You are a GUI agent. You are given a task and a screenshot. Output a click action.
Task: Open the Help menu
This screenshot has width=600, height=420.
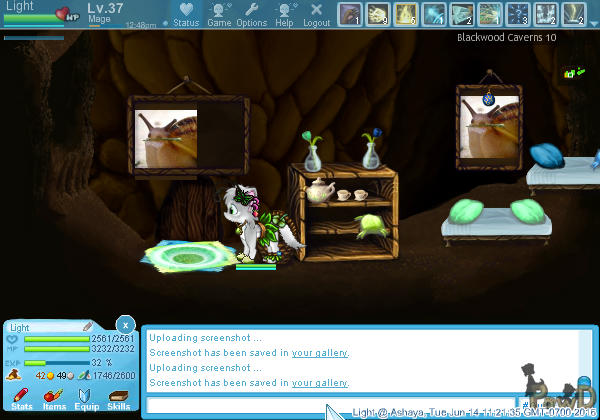click(x=284, y=14)
